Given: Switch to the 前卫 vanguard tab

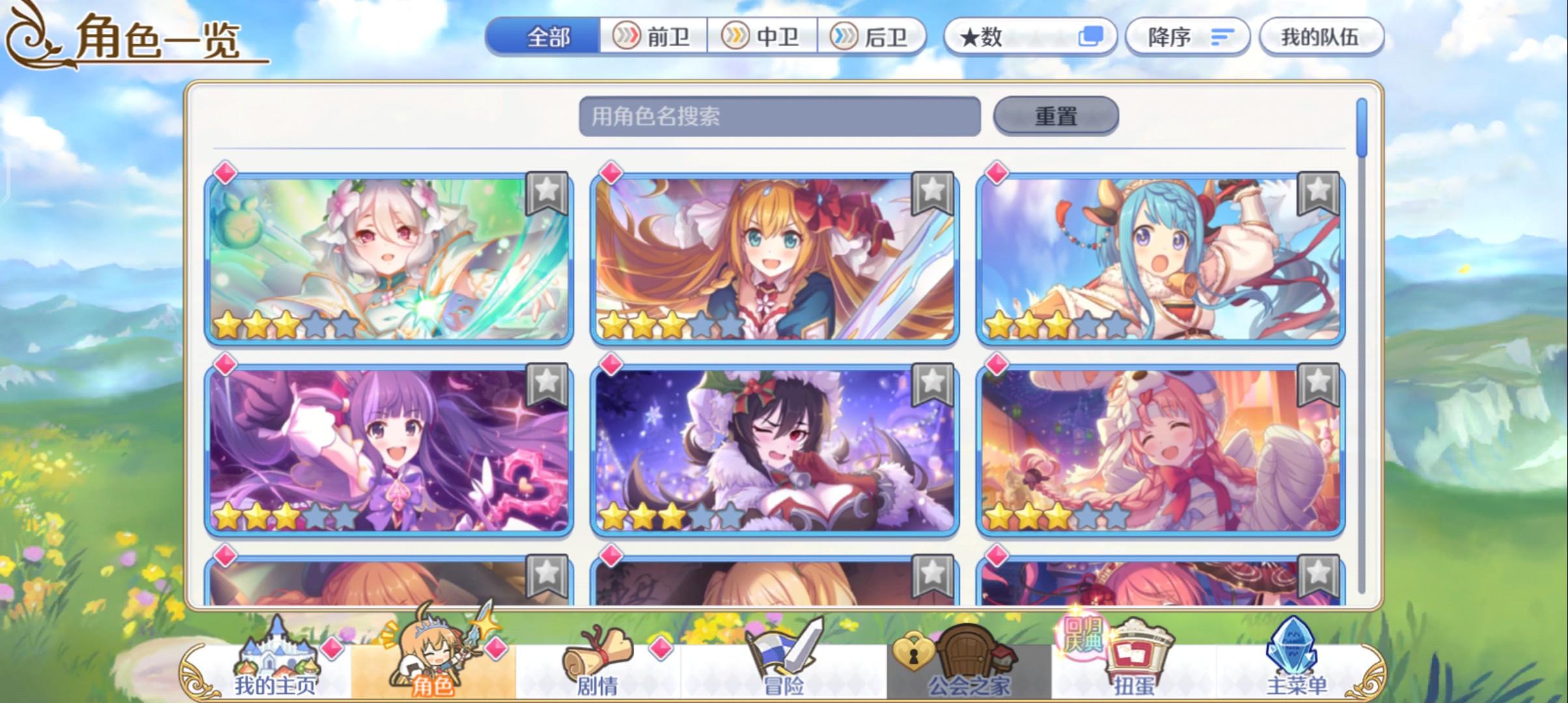Looking at the screenshot, I should point(653,36).
